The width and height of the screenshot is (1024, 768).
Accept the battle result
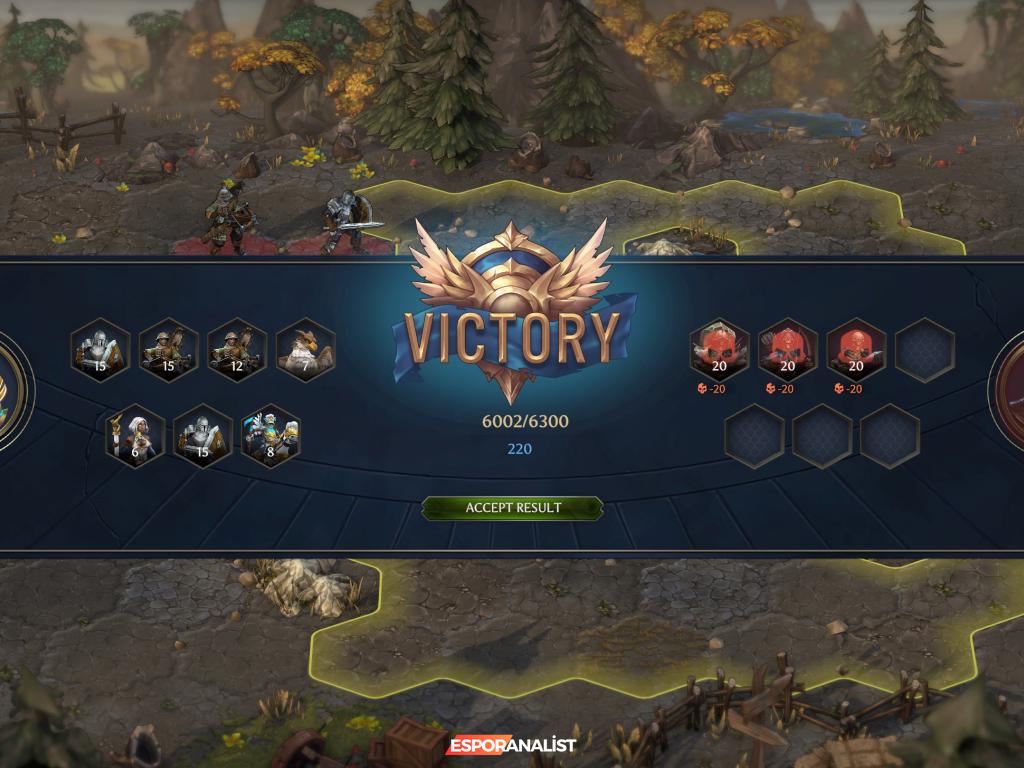click(512, 508)
